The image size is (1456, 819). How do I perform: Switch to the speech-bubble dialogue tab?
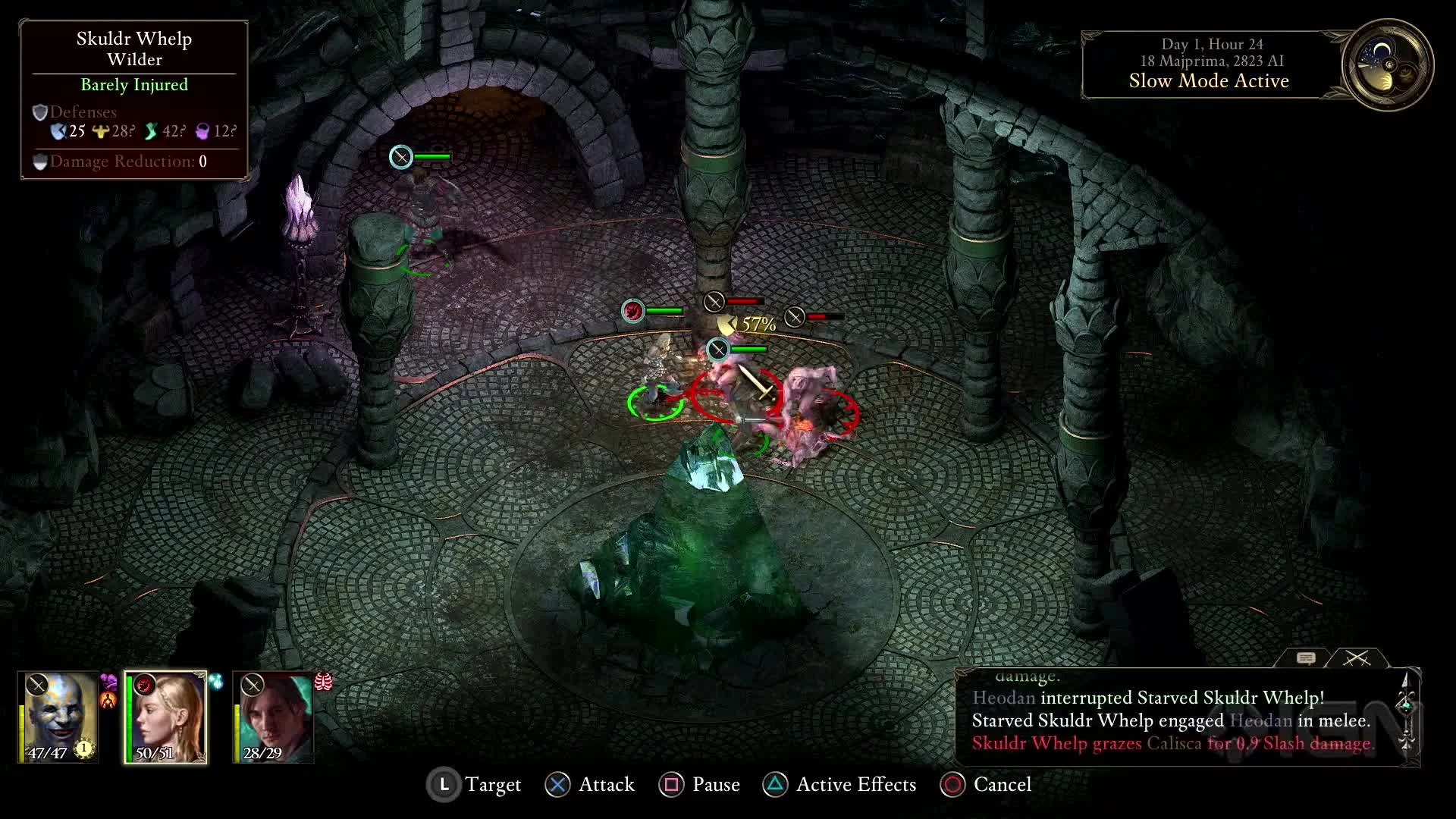pos(1306,658)
